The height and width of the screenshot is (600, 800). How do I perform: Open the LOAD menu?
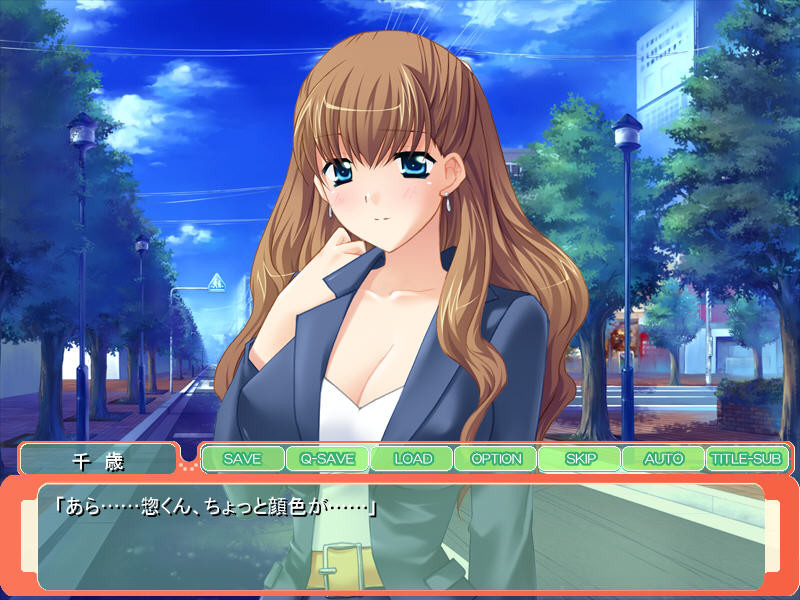point(412,459)
